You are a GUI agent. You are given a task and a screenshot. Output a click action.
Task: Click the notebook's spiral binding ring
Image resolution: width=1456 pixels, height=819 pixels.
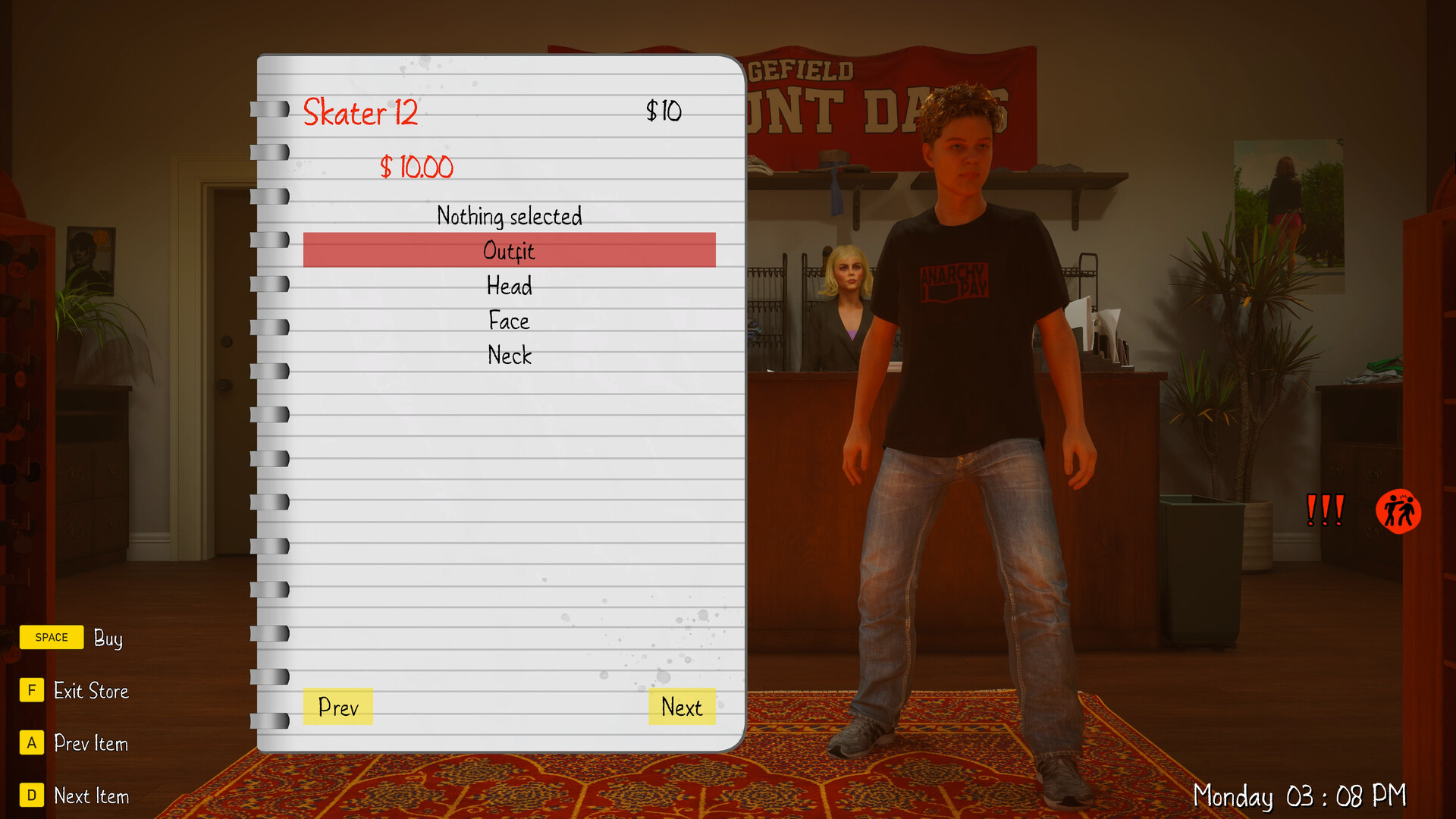coord(269,111)
